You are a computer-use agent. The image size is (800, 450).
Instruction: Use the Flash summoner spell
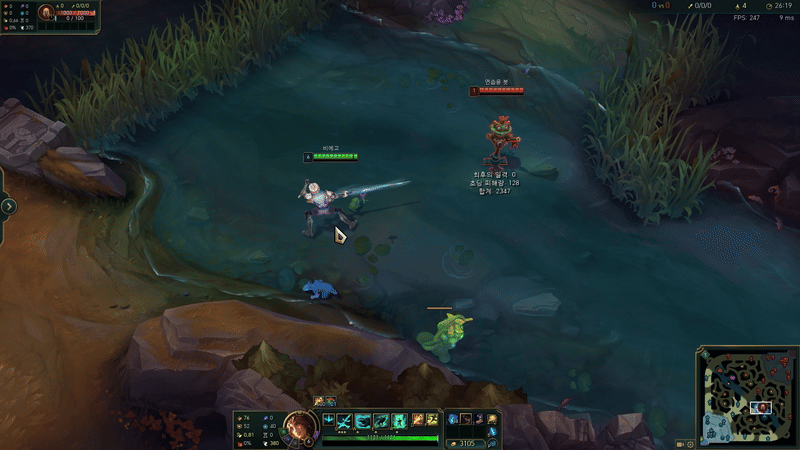[x=431, y=421]
